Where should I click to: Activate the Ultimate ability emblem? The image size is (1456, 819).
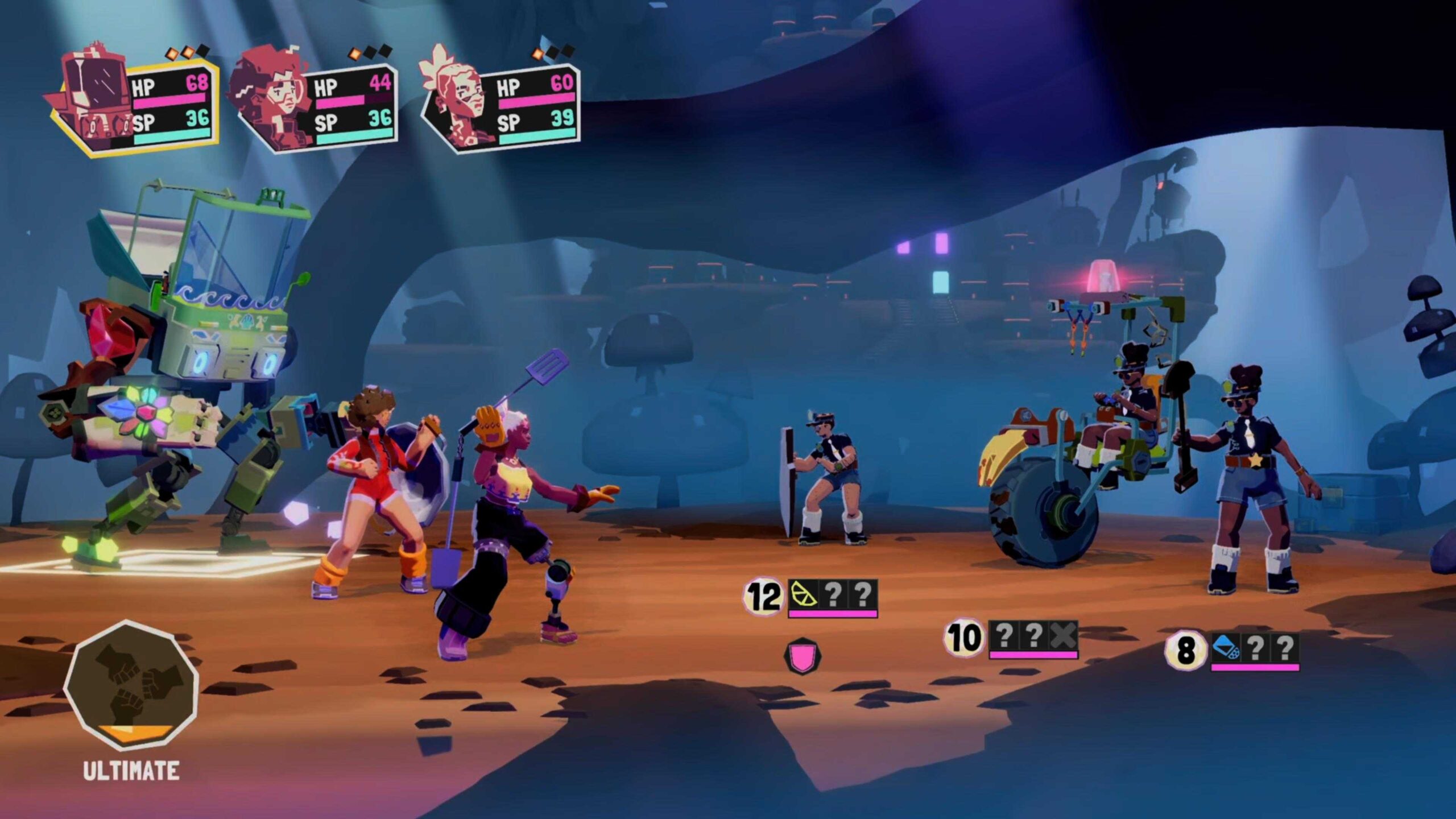[131, 685]
